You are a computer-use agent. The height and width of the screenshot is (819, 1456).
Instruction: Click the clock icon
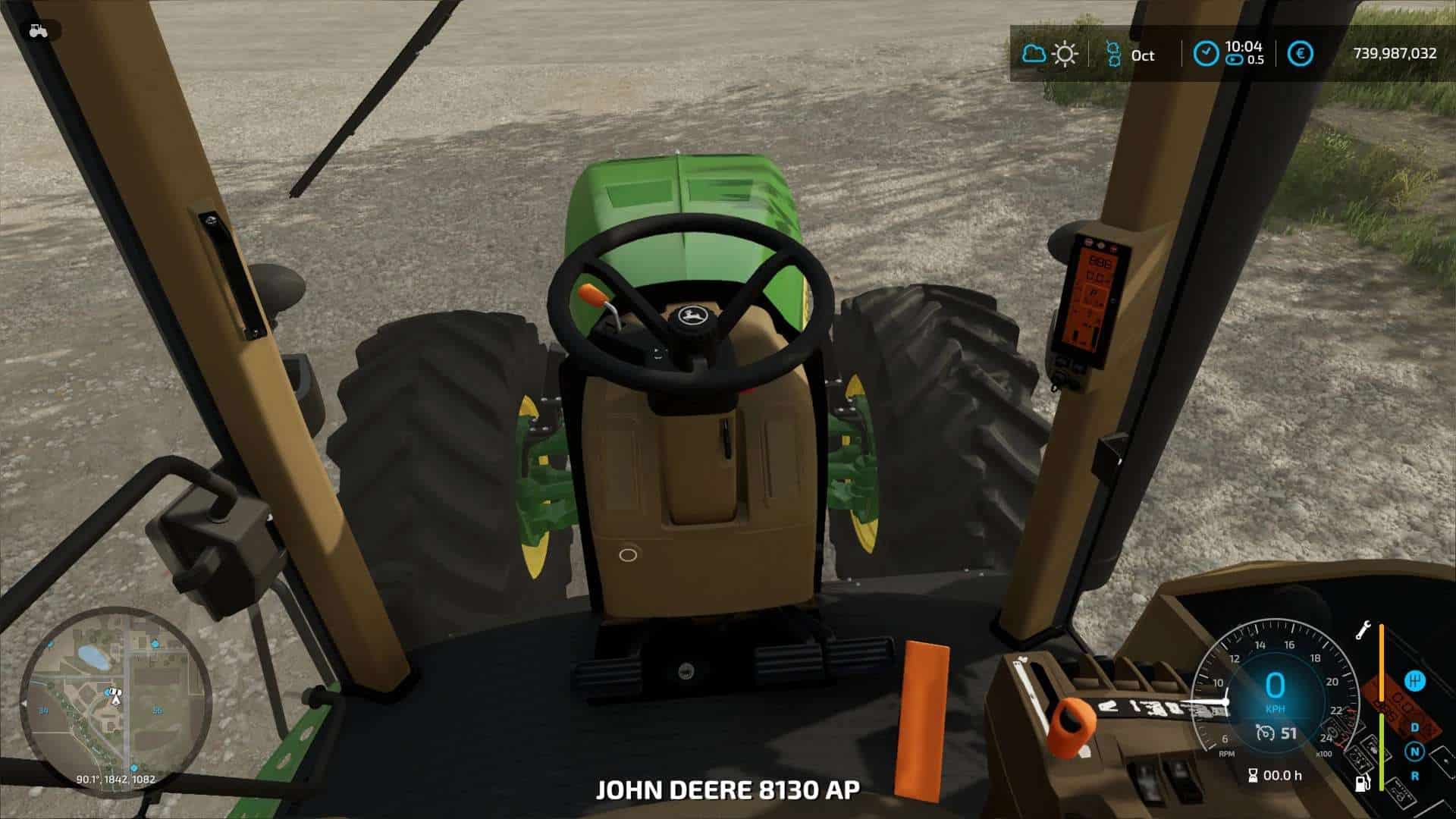point(1206,54)
